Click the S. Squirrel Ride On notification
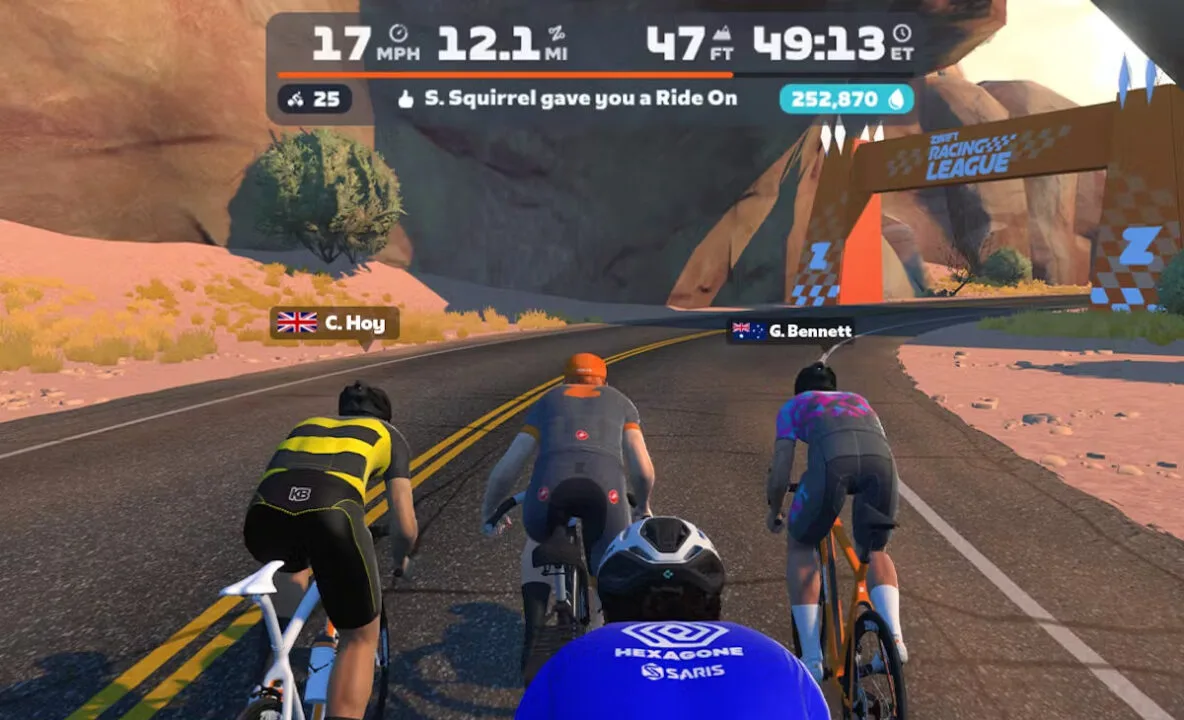 point(567,99)
